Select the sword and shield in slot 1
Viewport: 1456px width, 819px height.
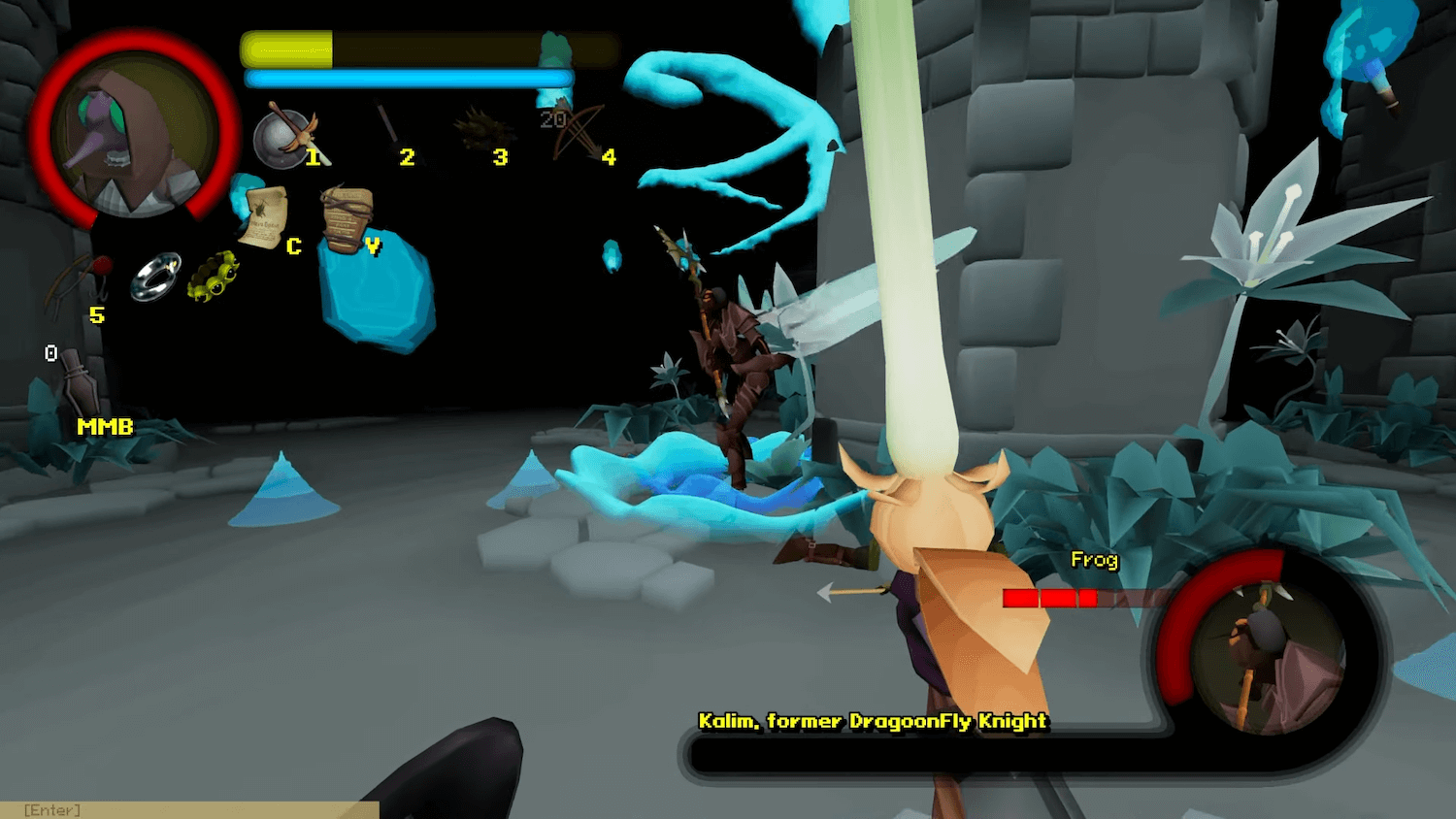tap(285, 136)
